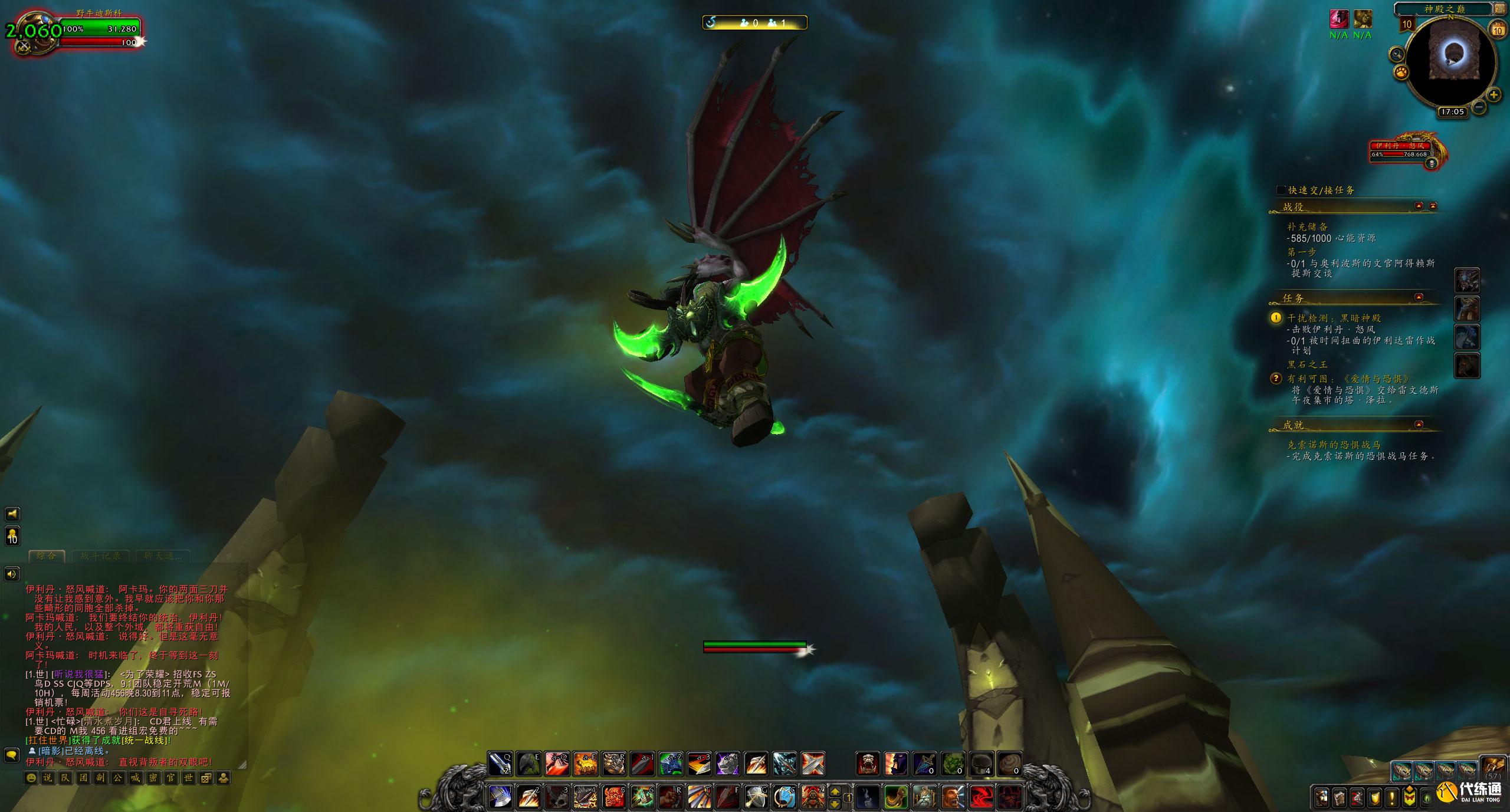
Task: Open the friends list button showing 10
Action: [x=12, y=536]
